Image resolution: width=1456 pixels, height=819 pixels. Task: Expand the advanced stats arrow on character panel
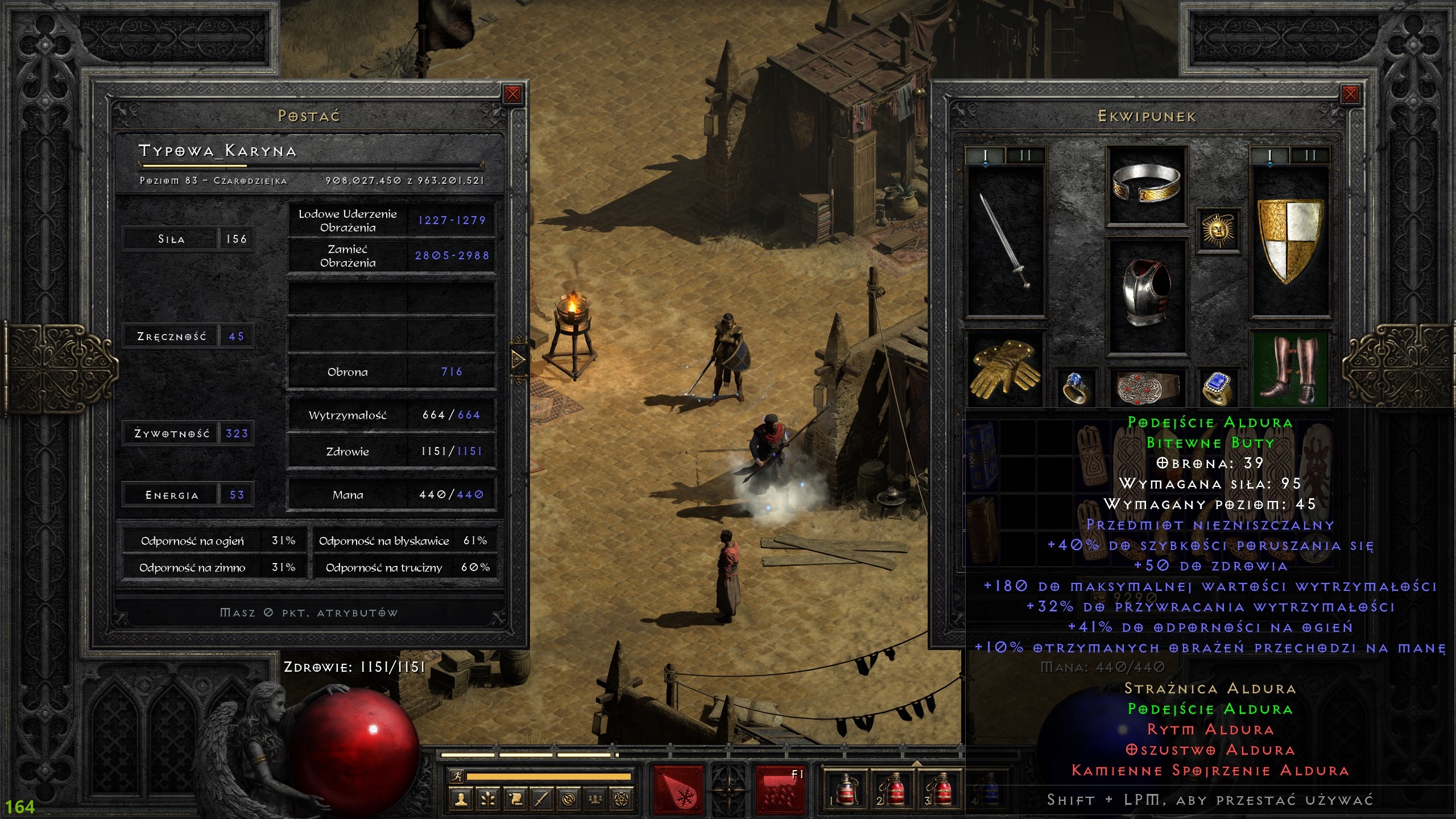[x=518, y=359]
